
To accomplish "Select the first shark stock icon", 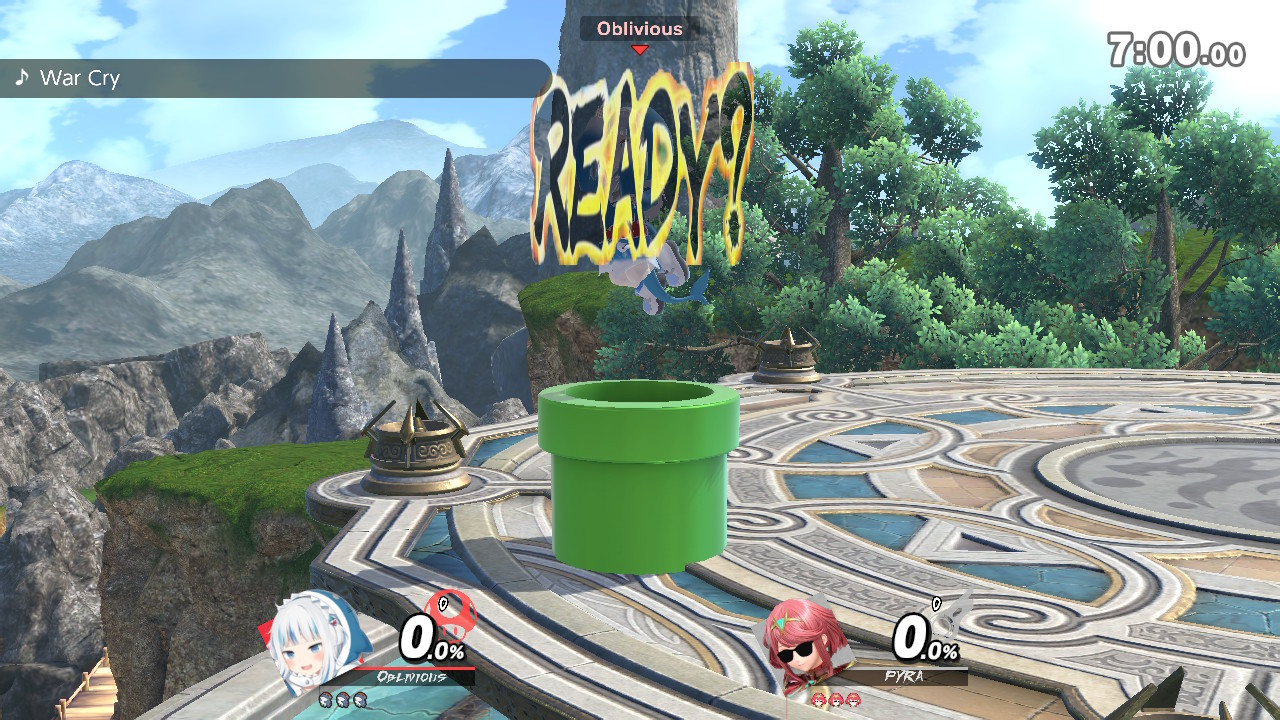I will pos(324,700).
